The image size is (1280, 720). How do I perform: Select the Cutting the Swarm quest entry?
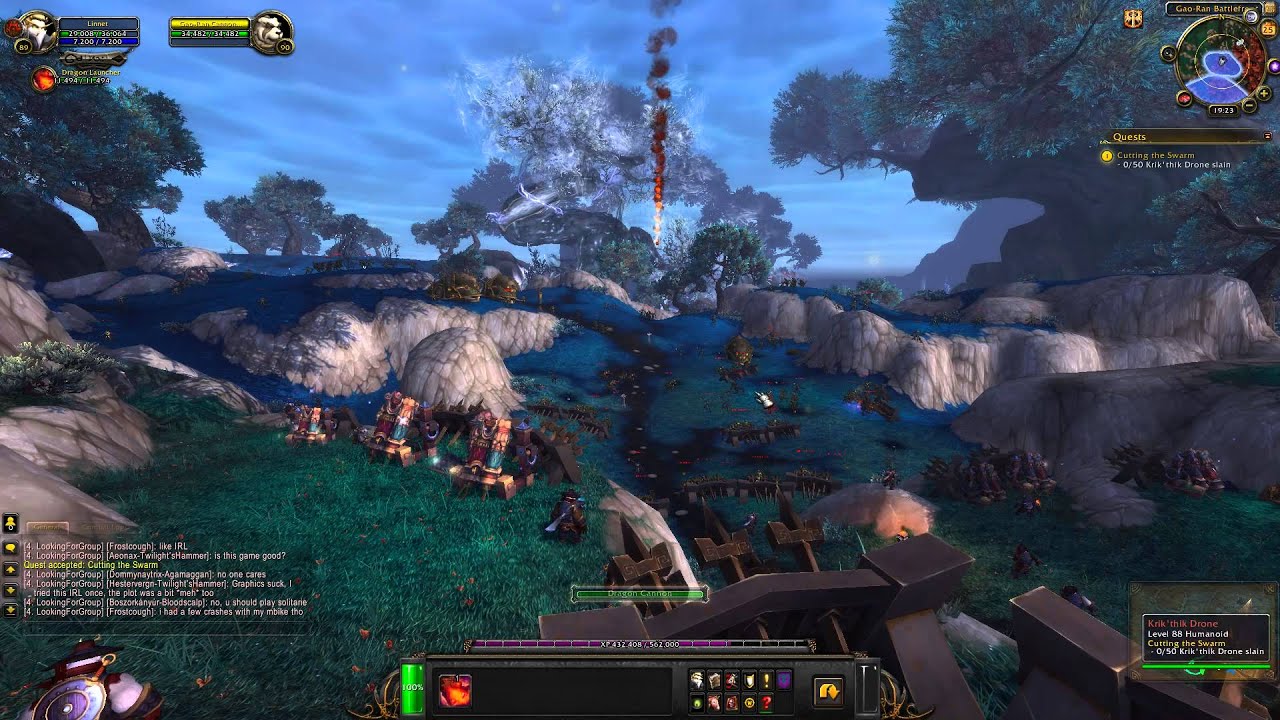click(1155, 155)
